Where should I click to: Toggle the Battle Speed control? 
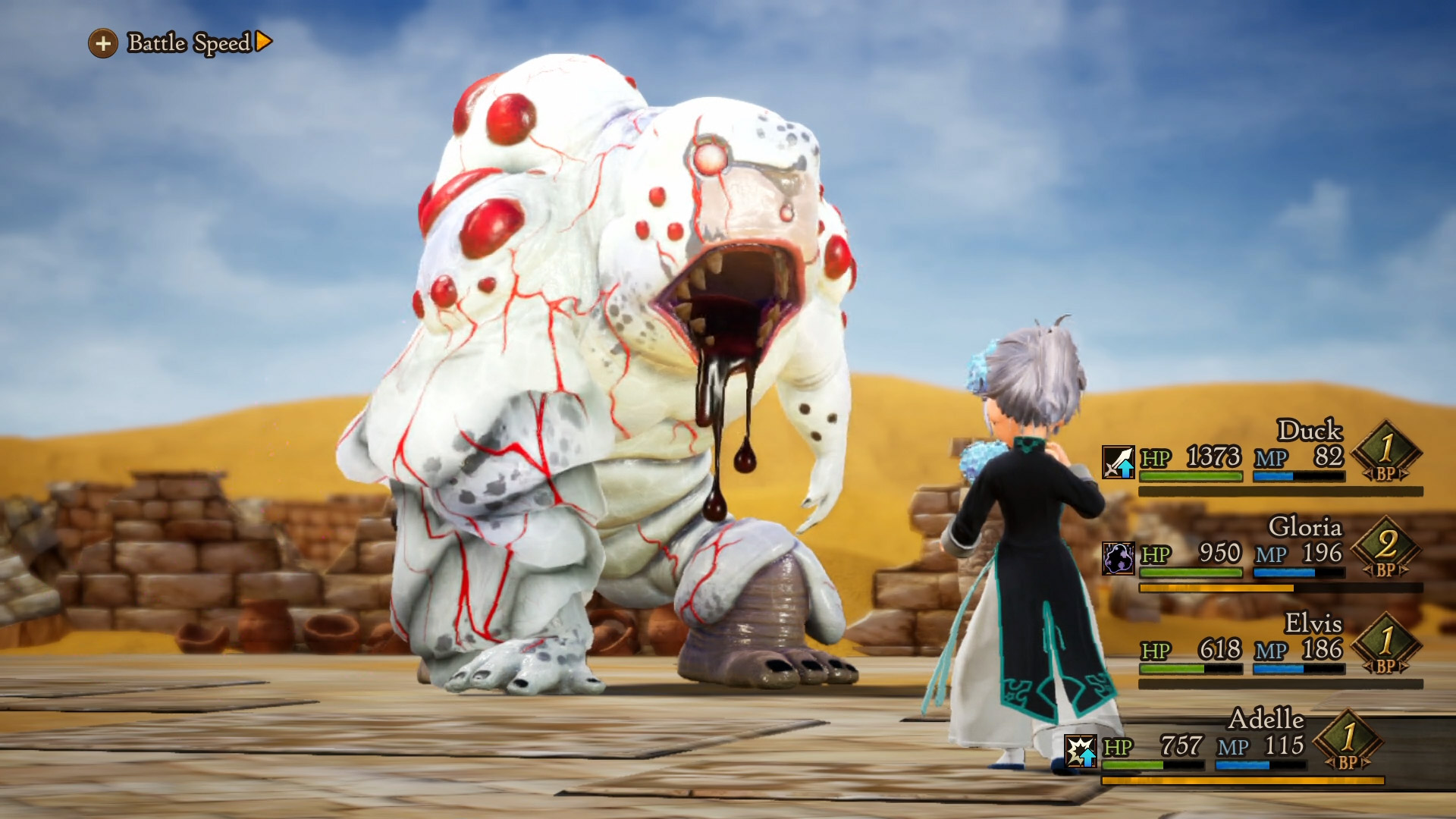tap(180, 43)
